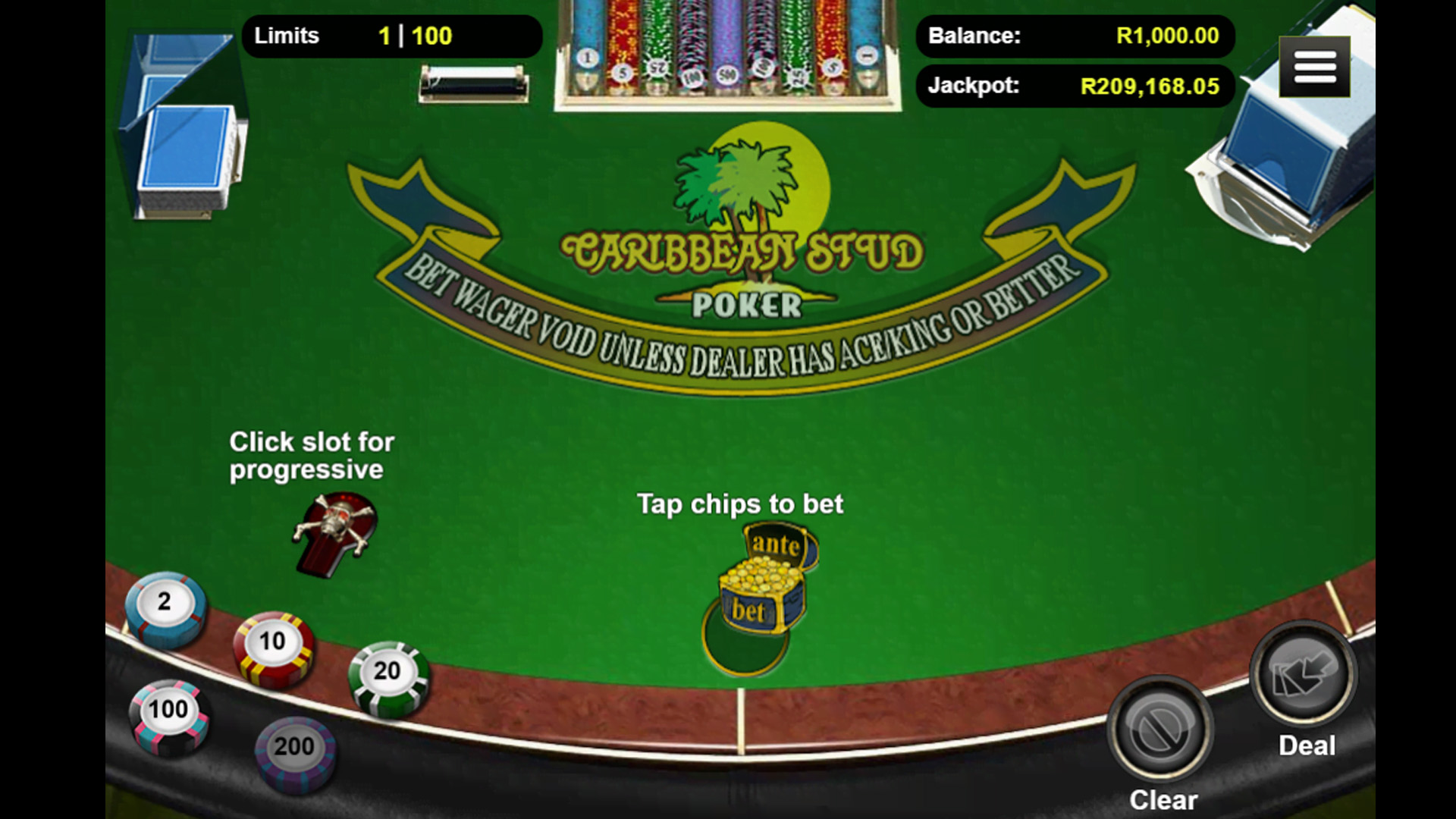Deal the cards
1456x819 pixels.
coord(1303,673)
